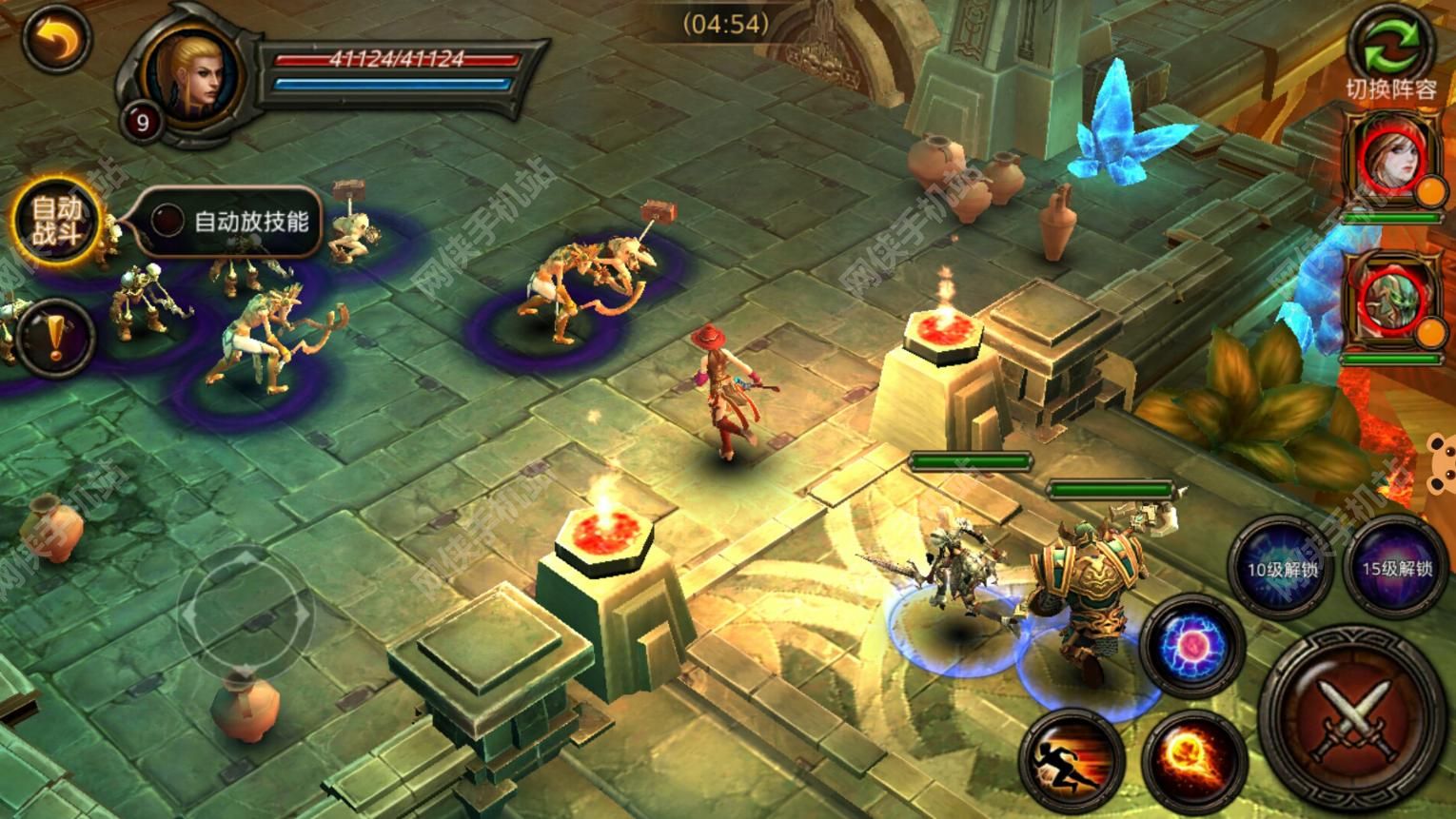Enable the 自动放技能 auto skill option
This screenshot has height=819, width=1456.
tap(168, 222)
